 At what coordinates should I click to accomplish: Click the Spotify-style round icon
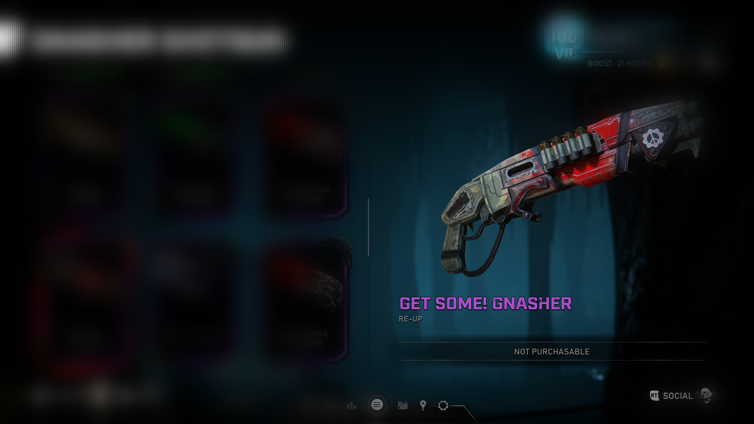click(377, 405)
